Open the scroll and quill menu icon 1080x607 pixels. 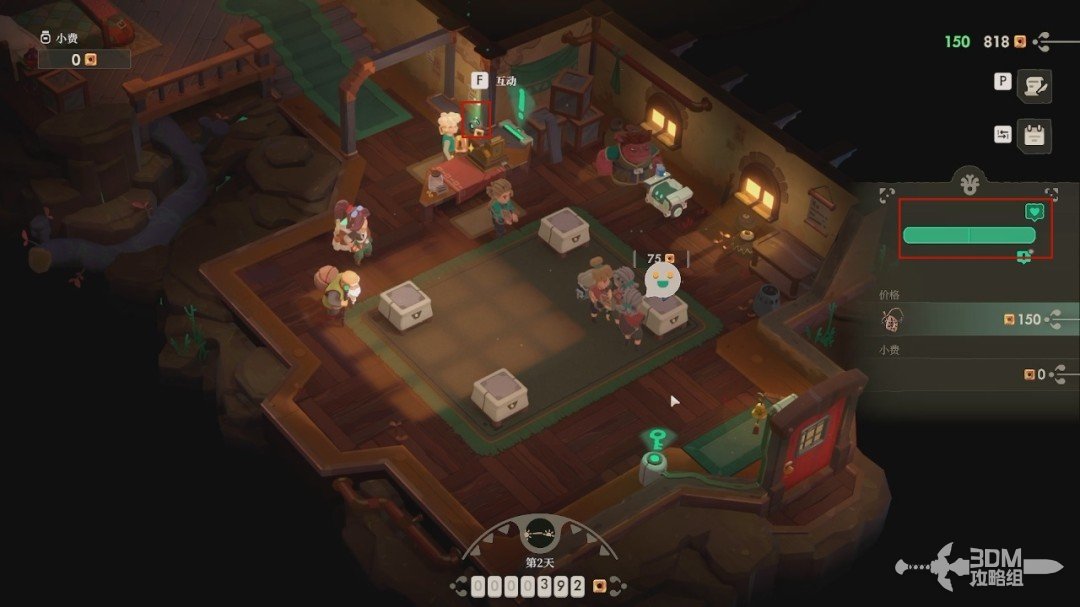tap(1034, 86)
